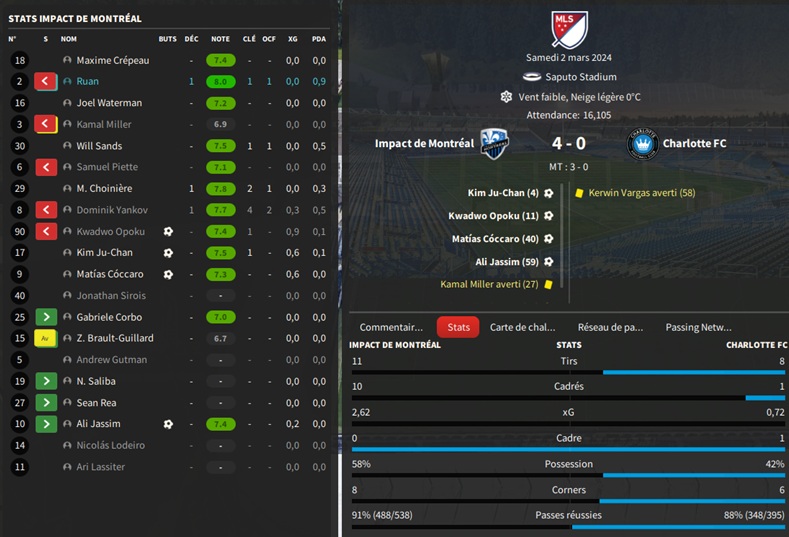Open the Commentaire tab
The image size is (789, 537).
391,327
